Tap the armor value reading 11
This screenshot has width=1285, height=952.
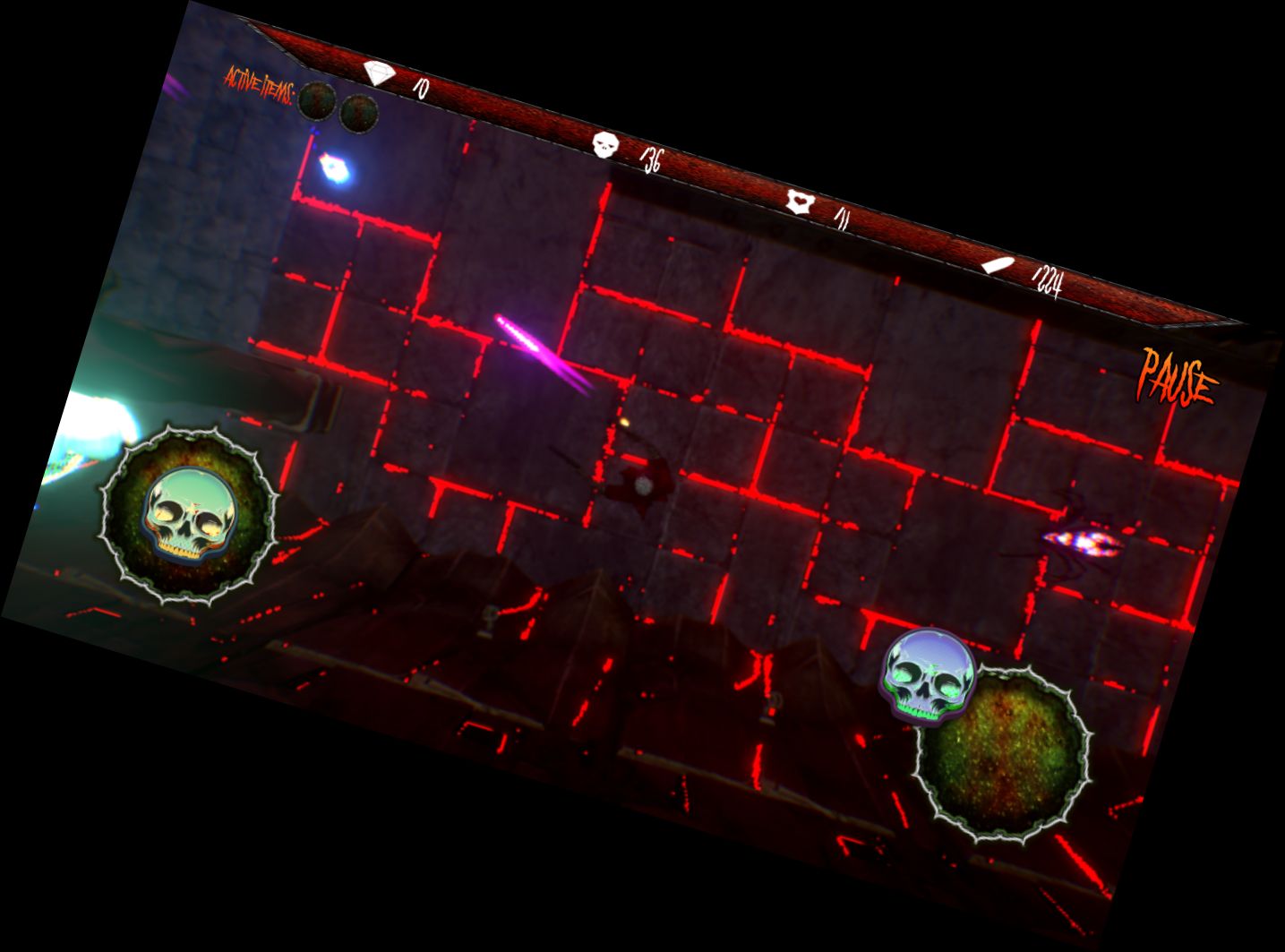pyautogui.click(x=843, y=217)
